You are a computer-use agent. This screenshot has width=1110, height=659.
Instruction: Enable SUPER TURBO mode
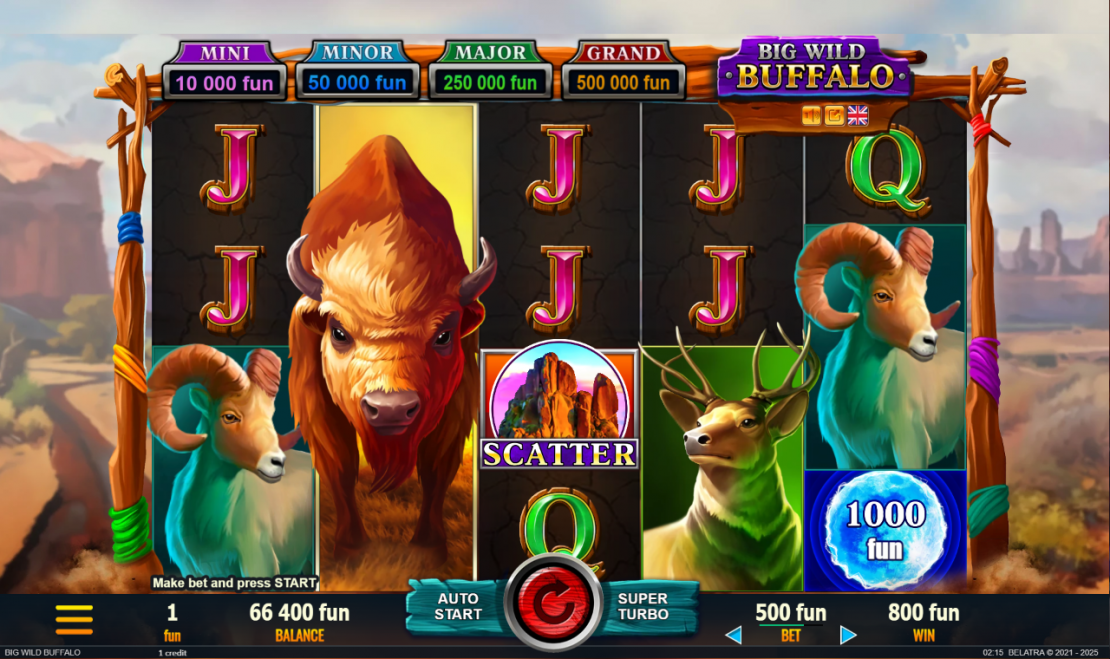pos(642,606)
